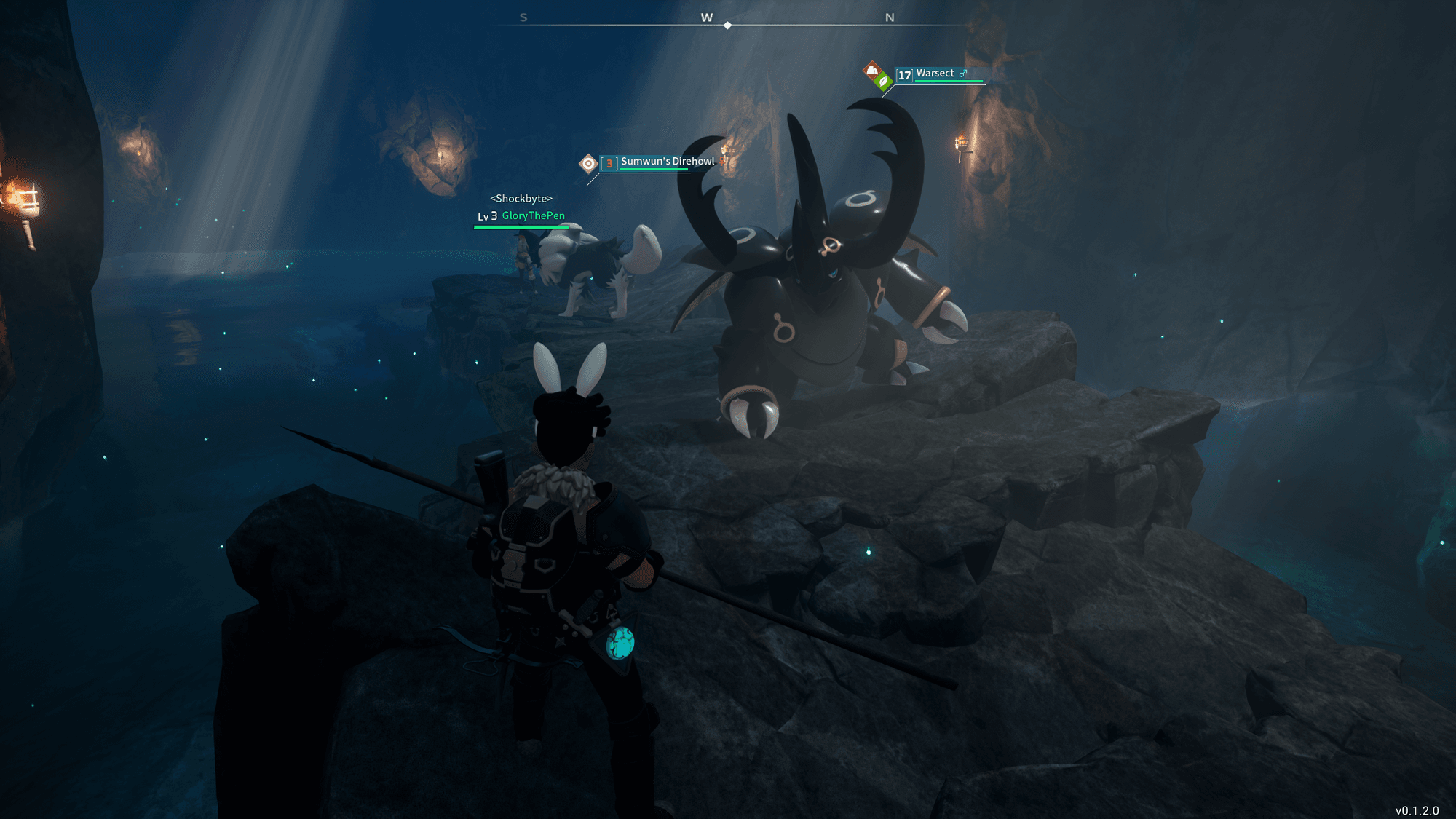Viewport: 1456px width, 819px height.
Task: Click the compass bar's west marker
Action: pos(706,17)
